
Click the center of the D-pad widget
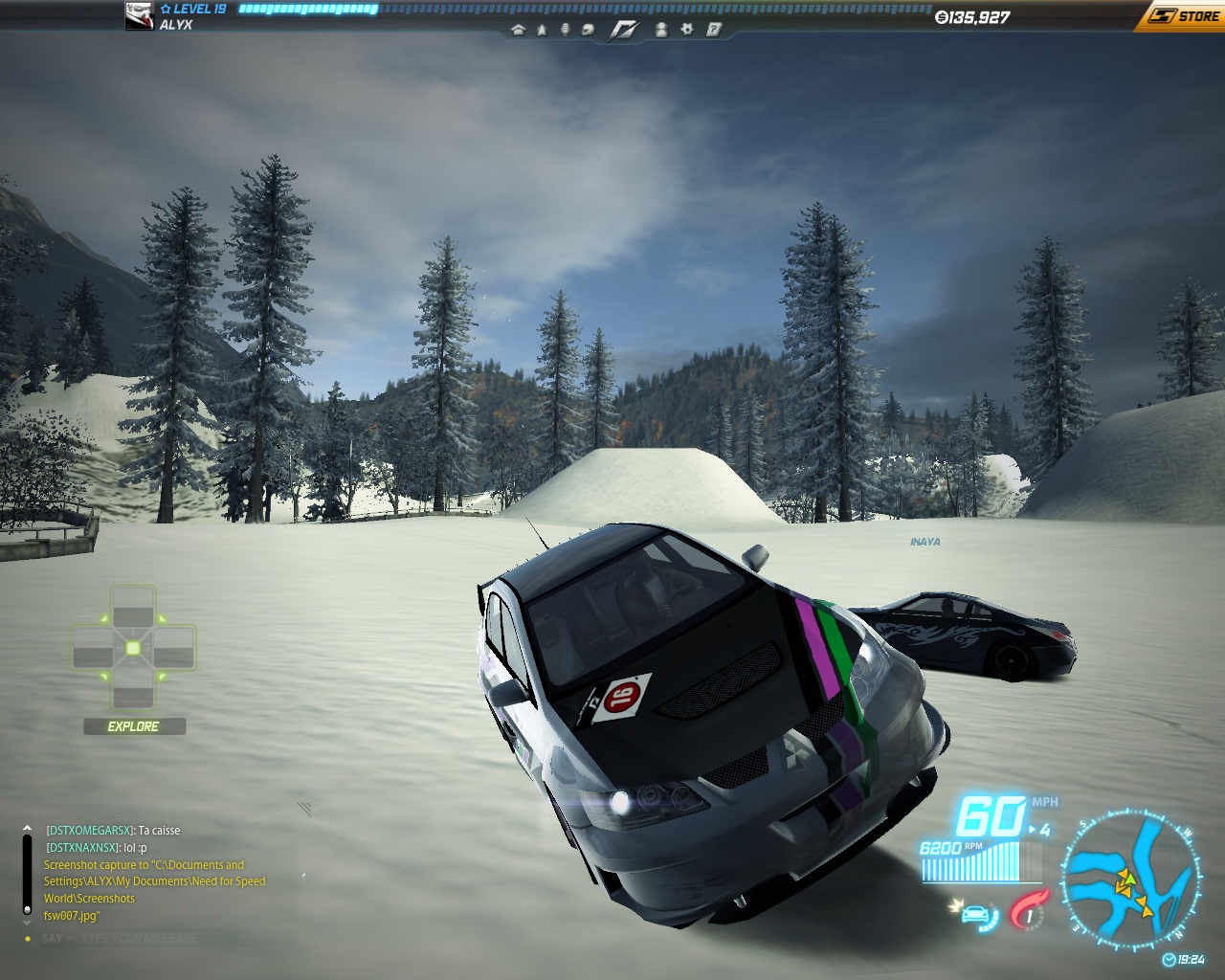[133, 649]
